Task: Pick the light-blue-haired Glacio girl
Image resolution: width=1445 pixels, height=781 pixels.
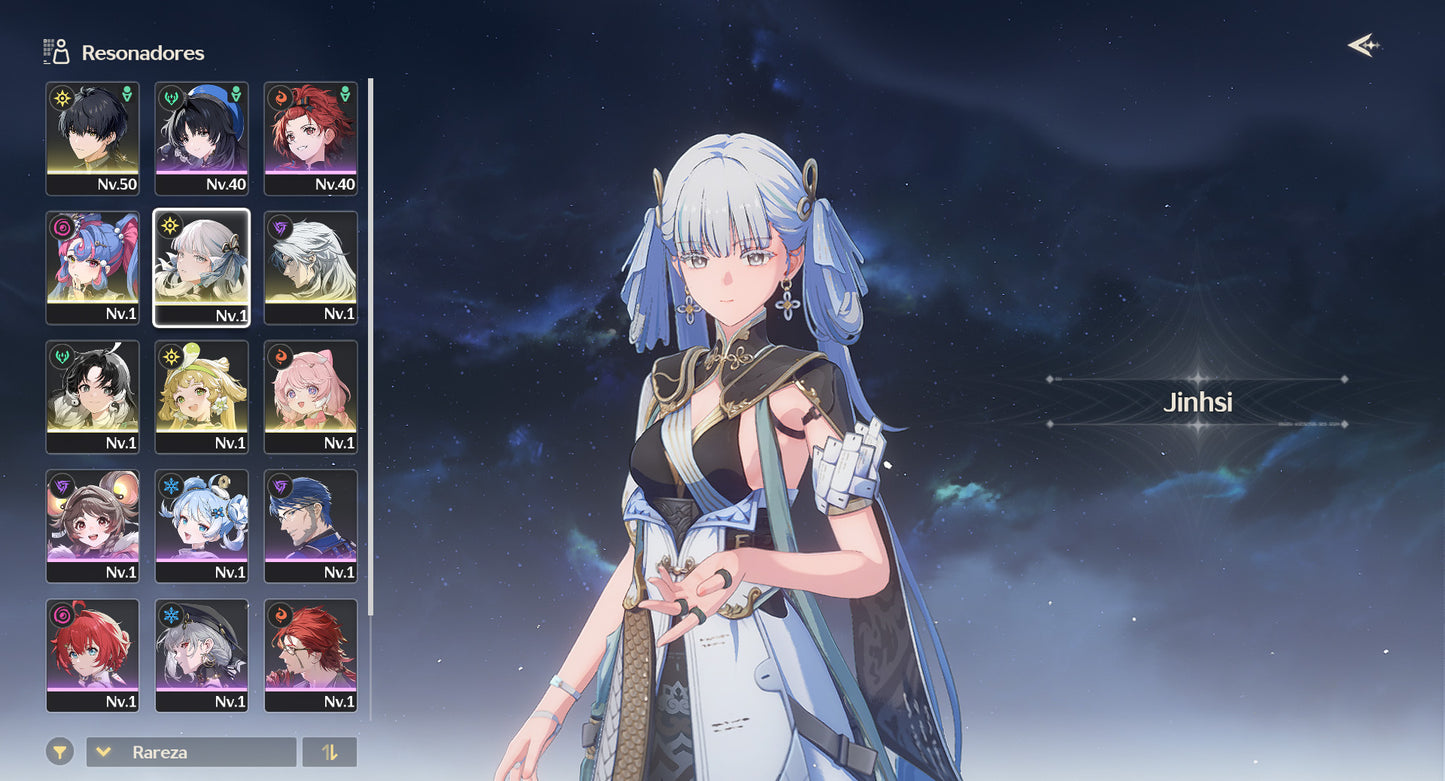Action: coord(201,525)
